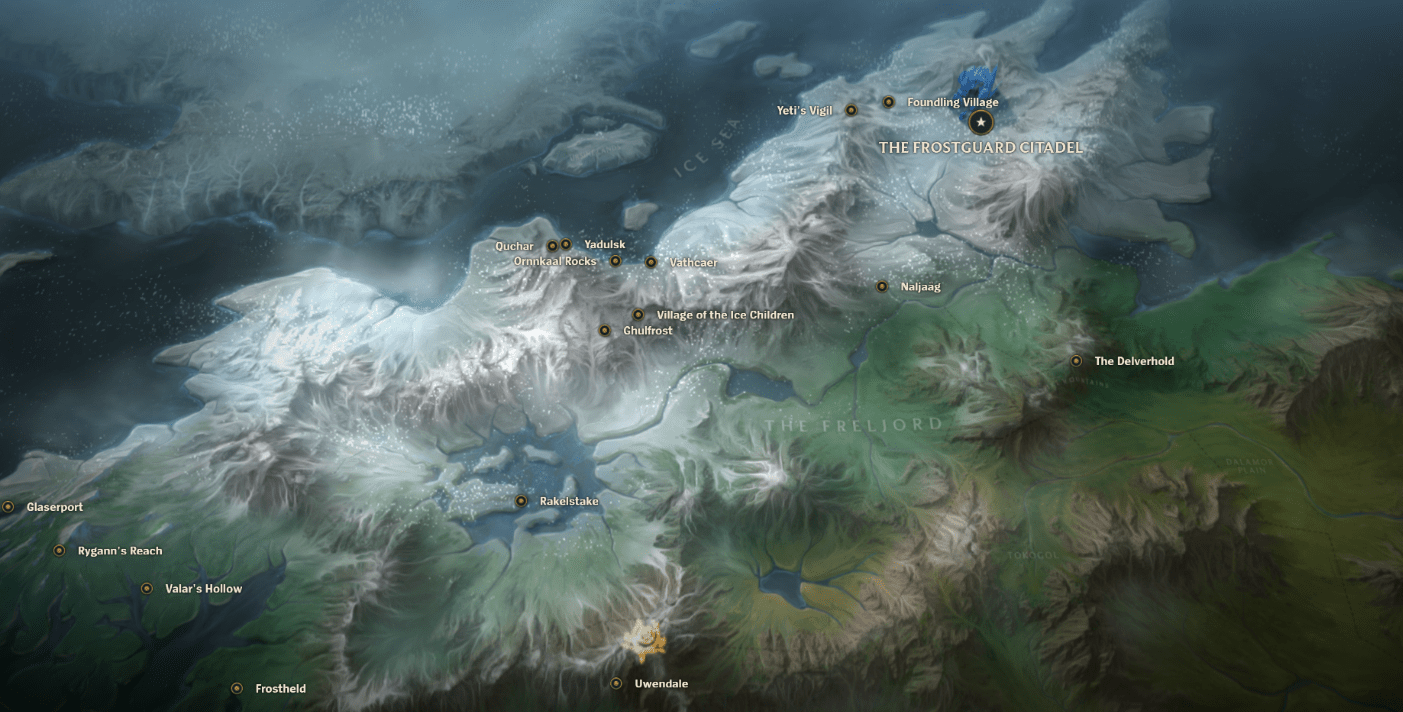Click the Yeti's Vigil location marker

[852, 110]
